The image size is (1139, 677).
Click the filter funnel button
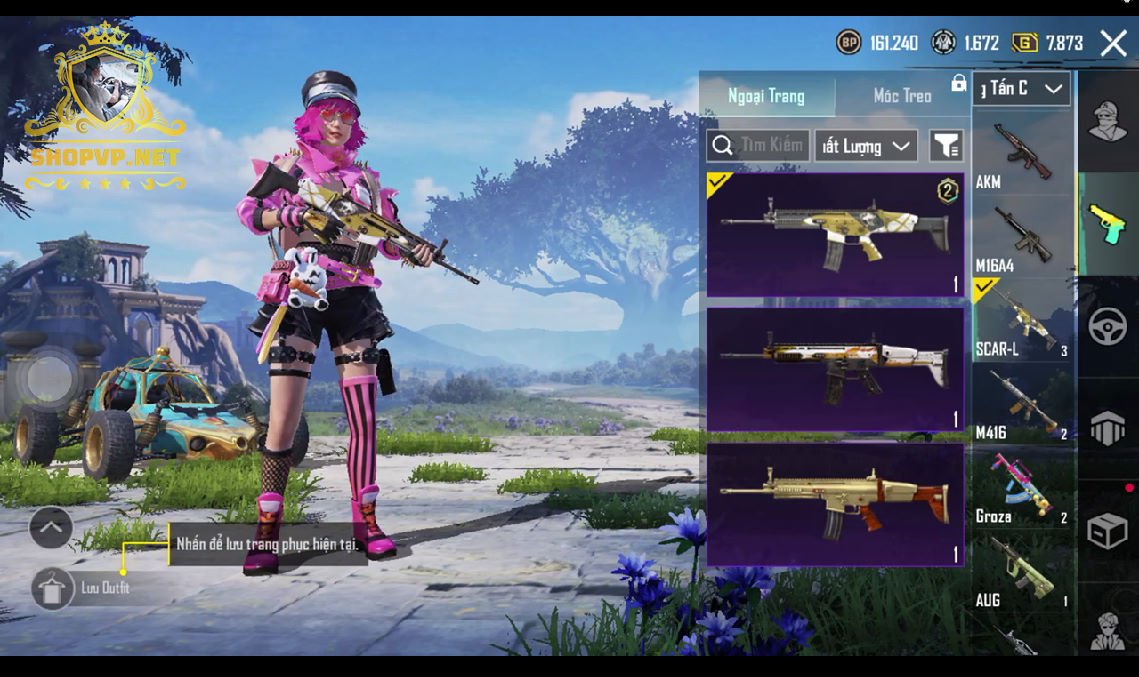click(x=946, y=146)
